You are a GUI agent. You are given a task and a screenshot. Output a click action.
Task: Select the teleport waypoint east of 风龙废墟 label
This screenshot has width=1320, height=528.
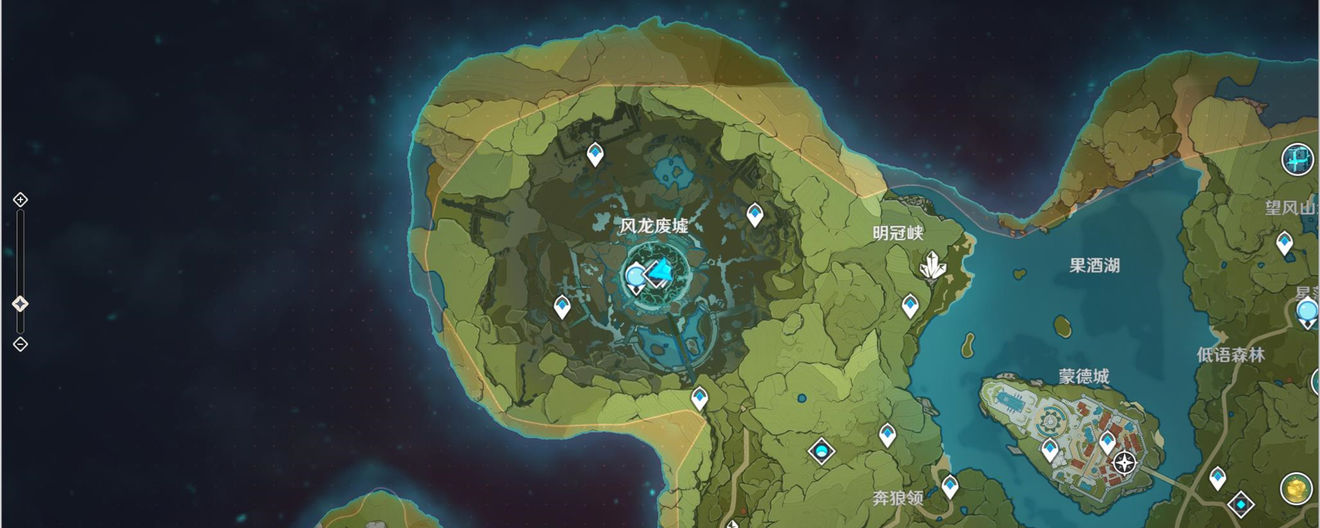click(x=755, y=214)
